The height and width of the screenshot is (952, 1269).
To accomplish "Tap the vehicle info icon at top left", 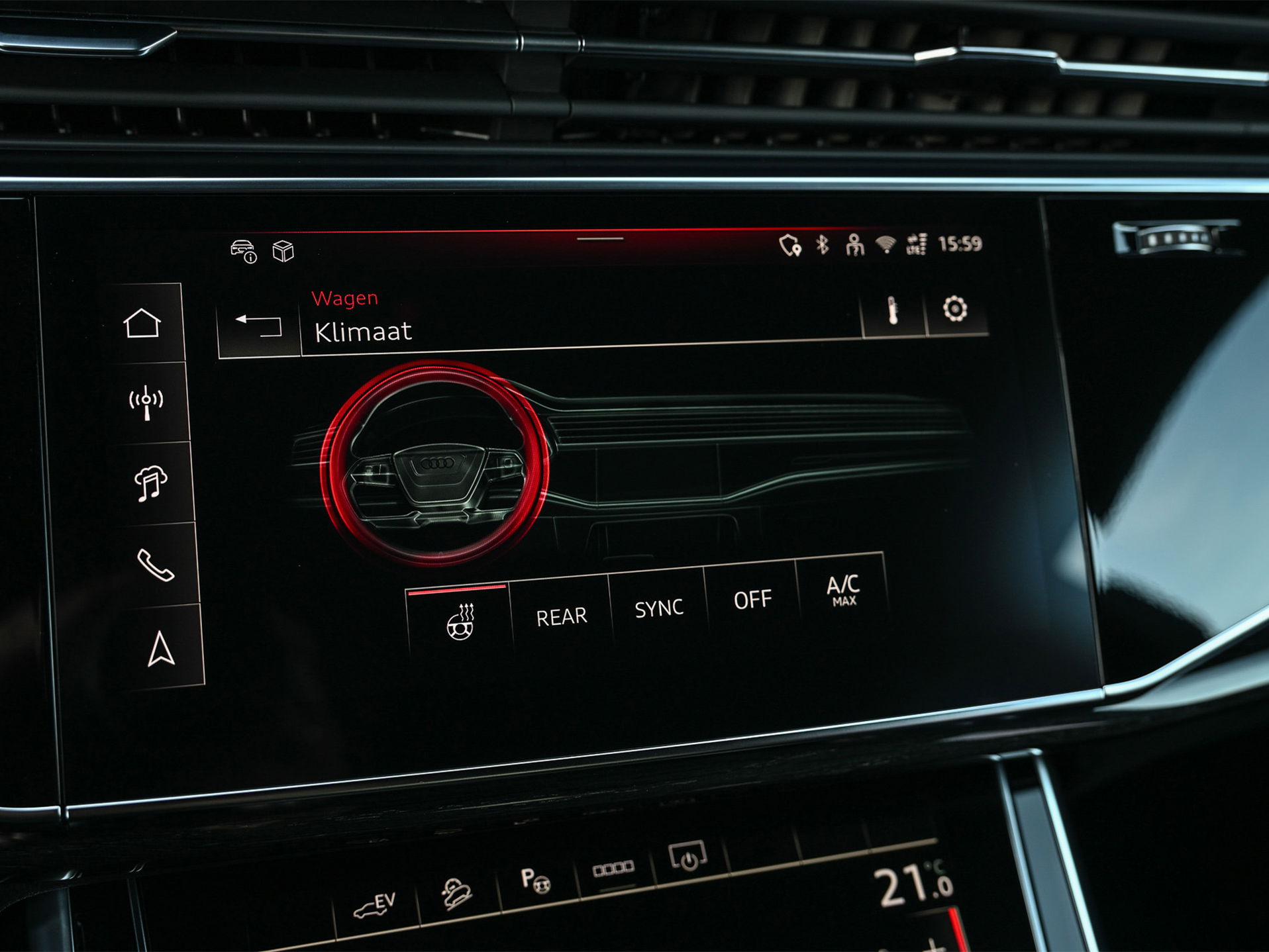I will [243, 251].
